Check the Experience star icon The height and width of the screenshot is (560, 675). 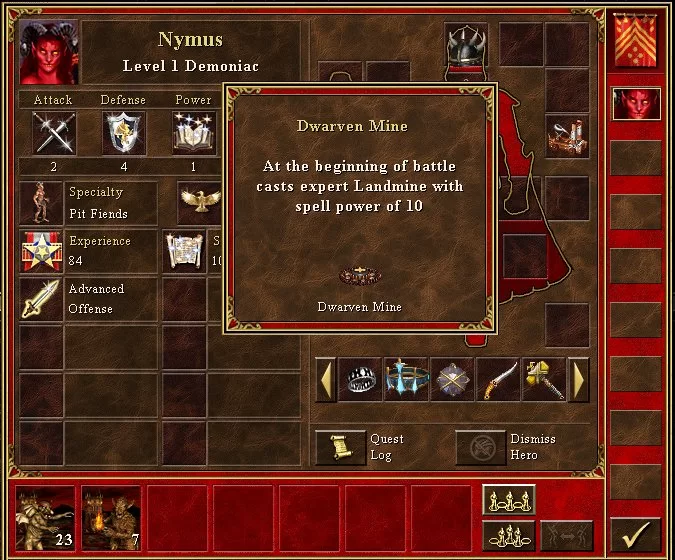point(42,250)
